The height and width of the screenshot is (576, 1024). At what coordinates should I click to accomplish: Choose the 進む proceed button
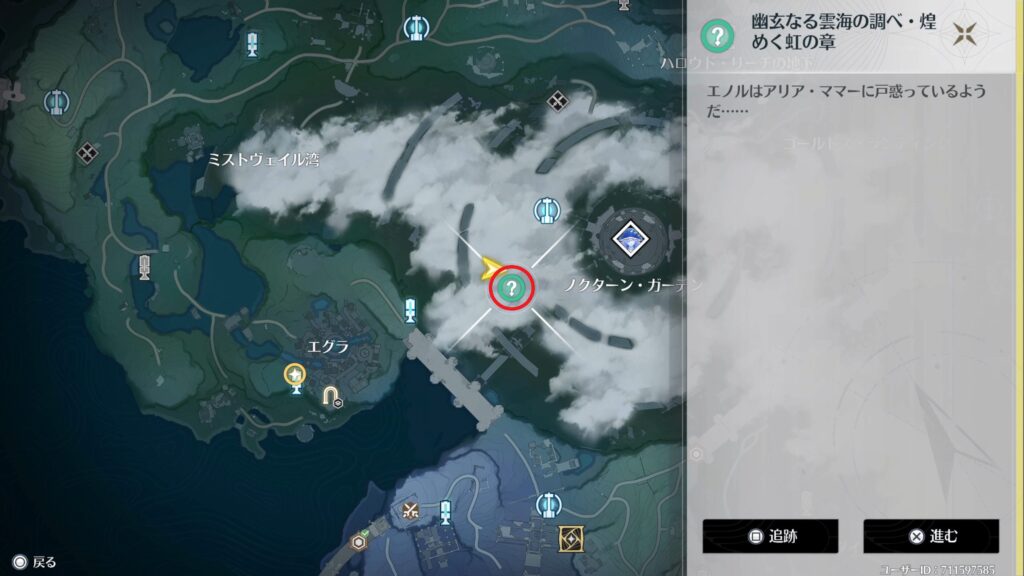(x=931, y=536)
